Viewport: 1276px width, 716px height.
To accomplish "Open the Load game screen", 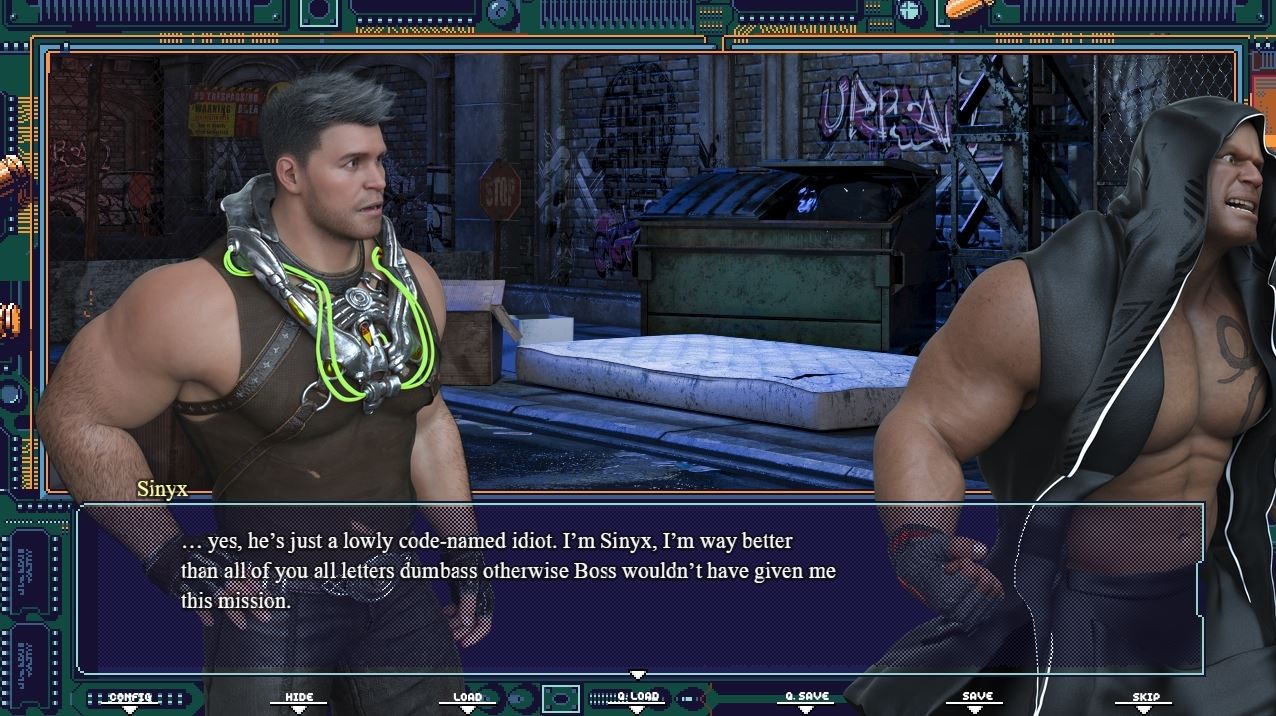I will (x=467, y=697).
